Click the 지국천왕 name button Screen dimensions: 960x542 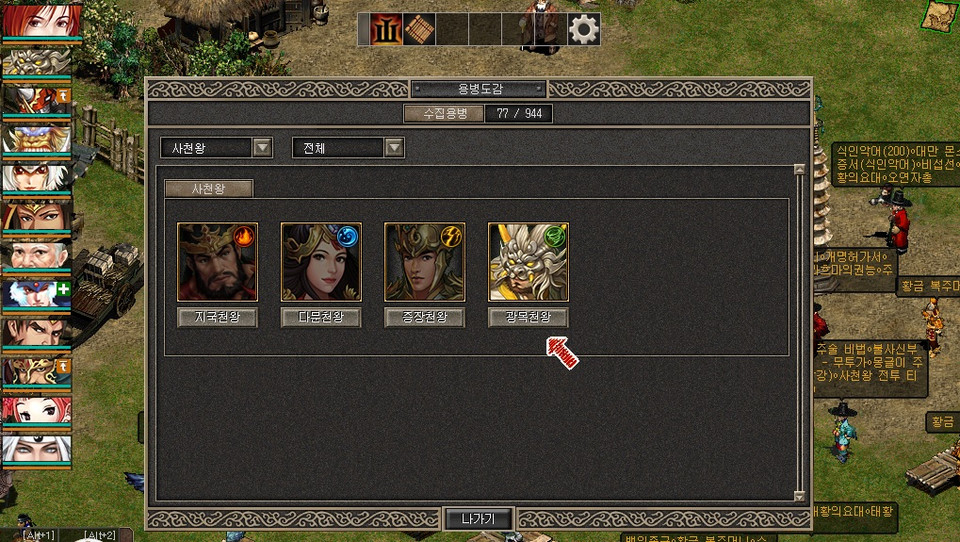pos(217,317)
